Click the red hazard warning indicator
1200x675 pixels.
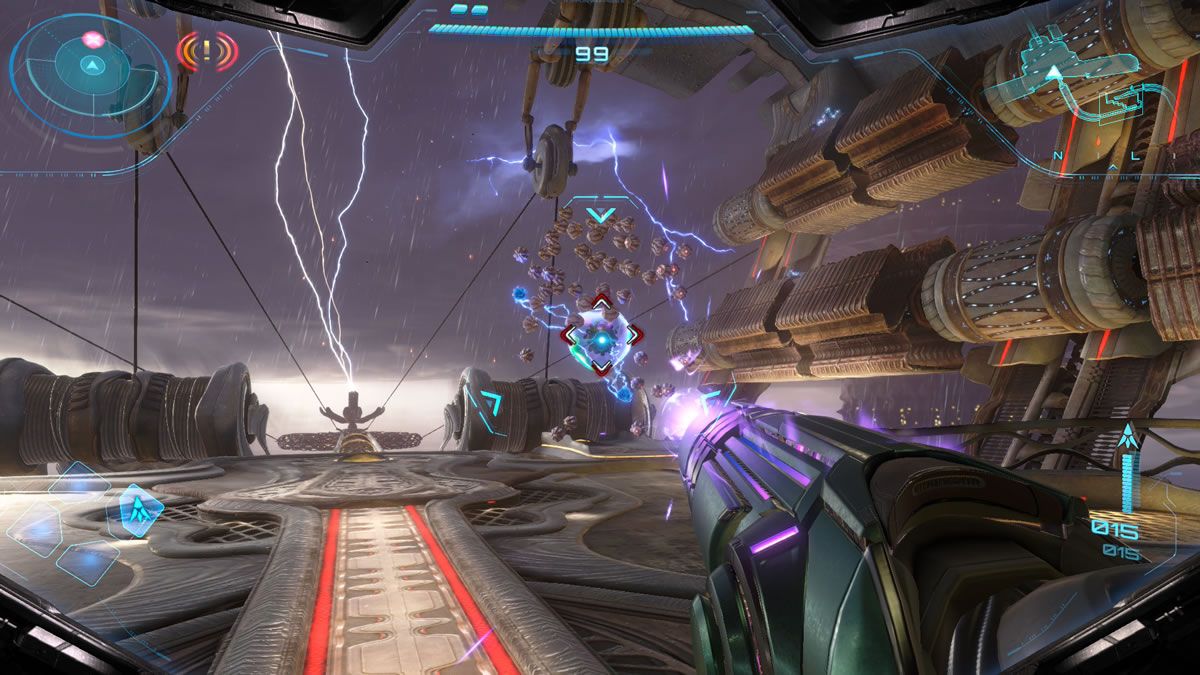[207, 50]
